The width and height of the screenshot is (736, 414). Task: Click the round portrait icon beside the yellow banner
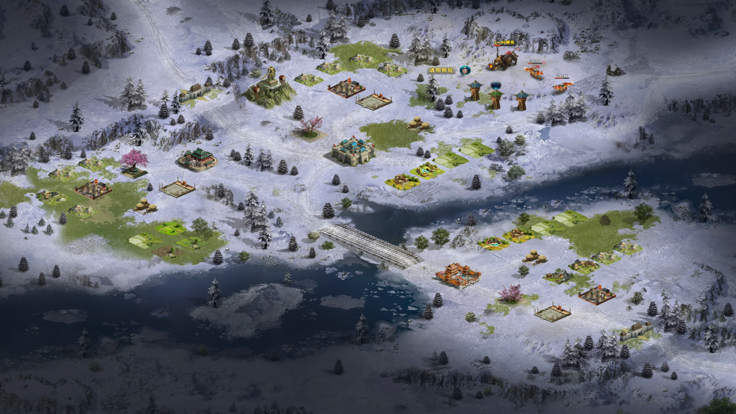pyautogui.click(x=465, y=70)
